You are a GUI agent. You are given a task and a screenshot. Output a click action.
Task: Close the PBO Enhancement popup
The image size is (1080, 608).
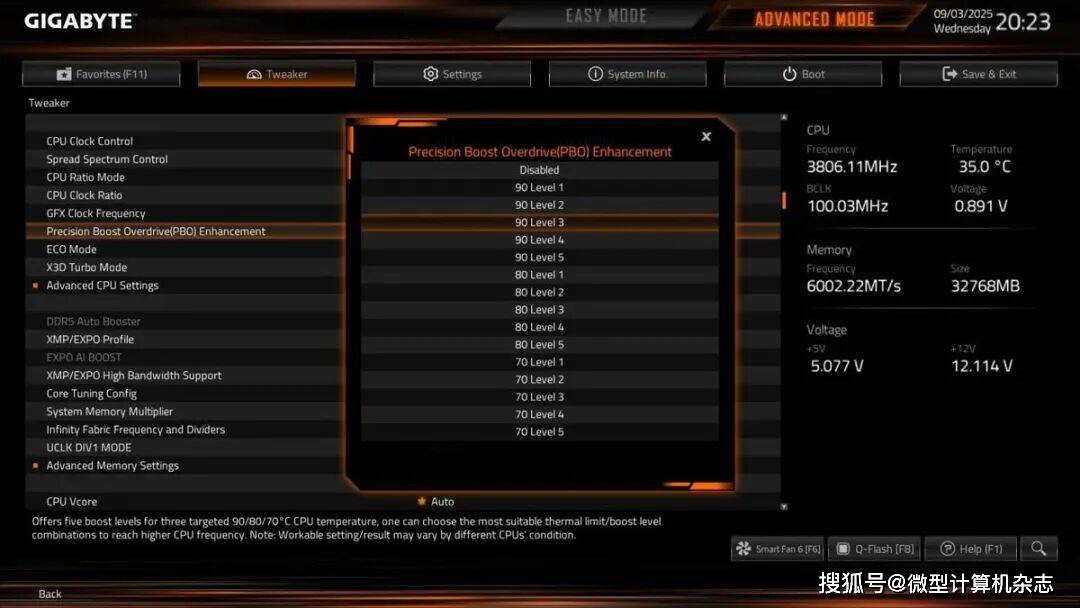click(706, 137)
